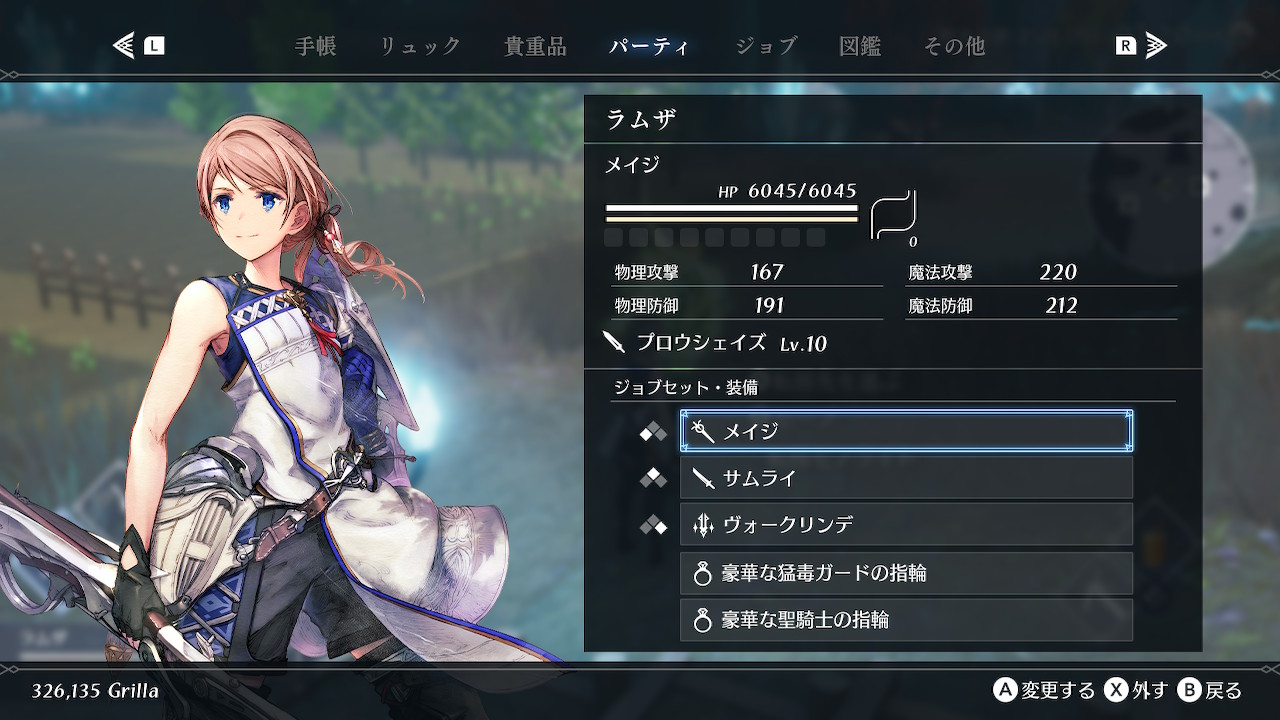Select the ヴォークリンデ equipment slot

906,525
